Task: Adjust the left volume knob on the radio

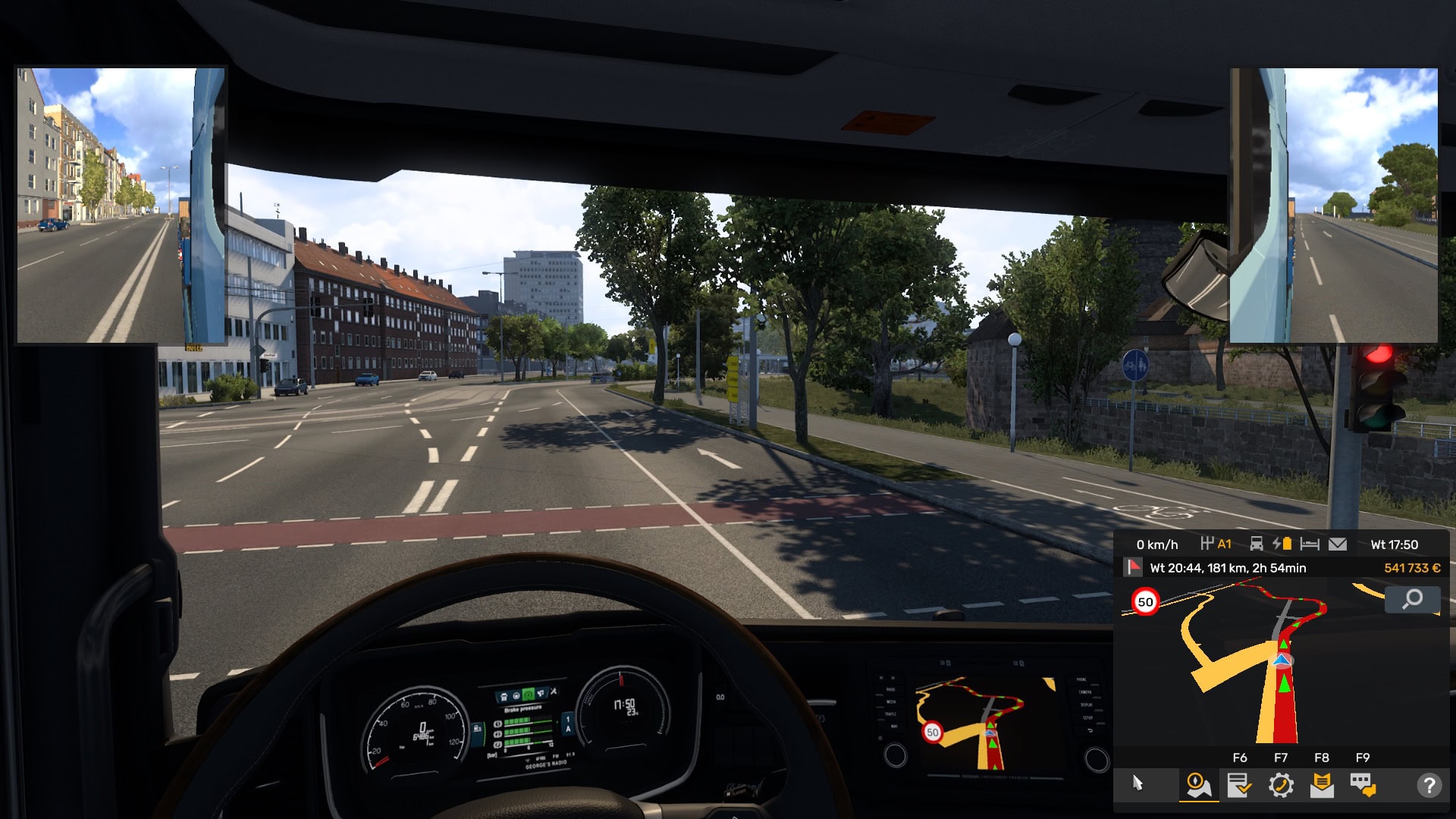Action: pyautogui.click(x=896, y=755)
